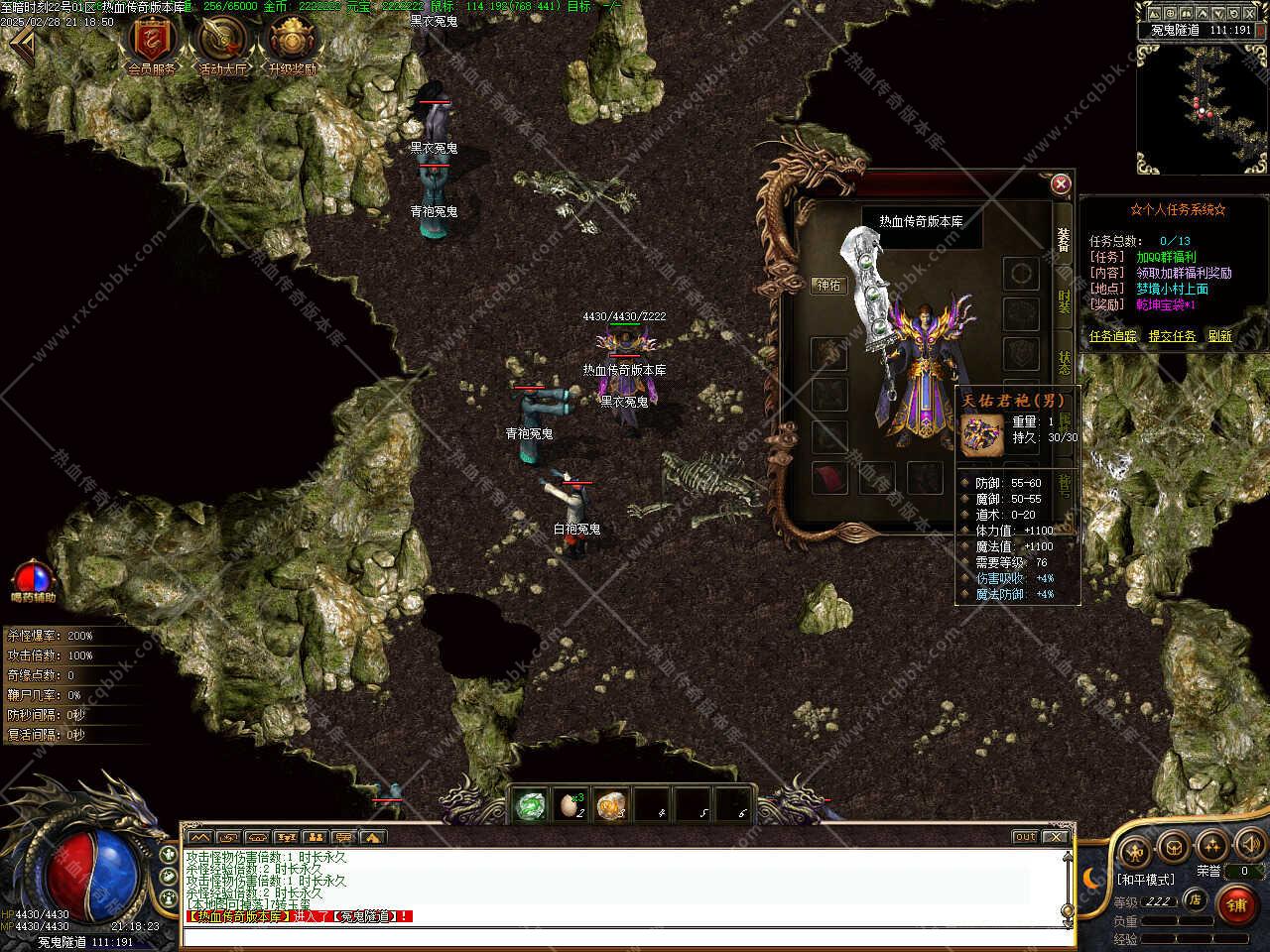This screenshot has width=1270, height=952.
Task: Open the red 铺 shop button
Action: coord(1236,904)
